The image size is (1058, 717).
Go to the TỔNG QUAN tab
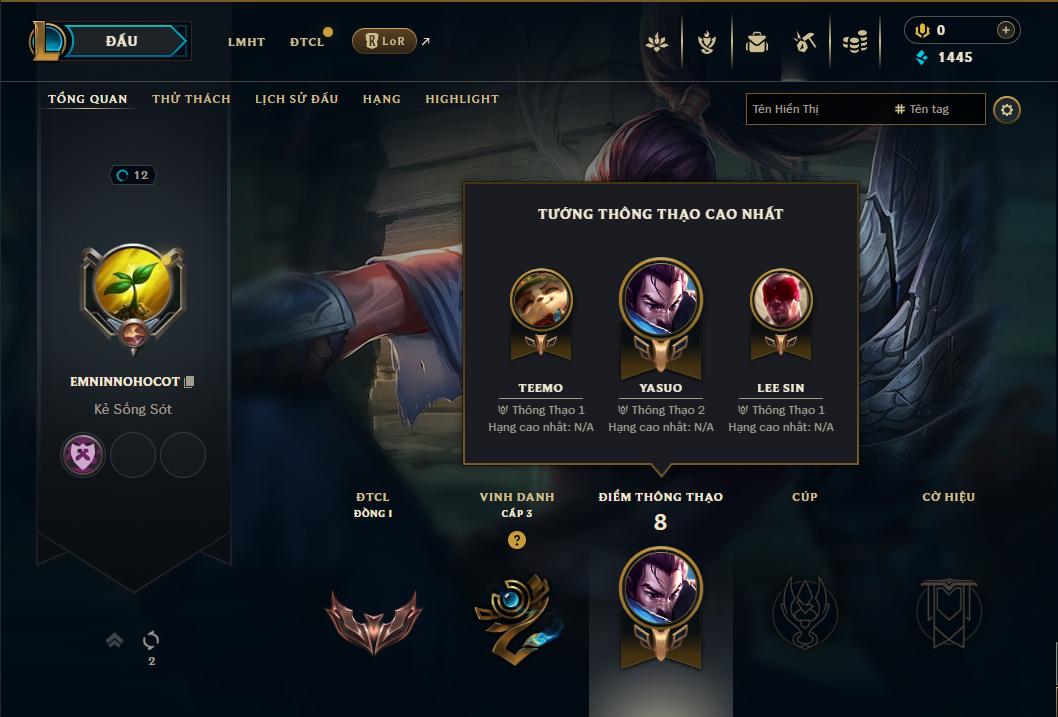(88, 99)
